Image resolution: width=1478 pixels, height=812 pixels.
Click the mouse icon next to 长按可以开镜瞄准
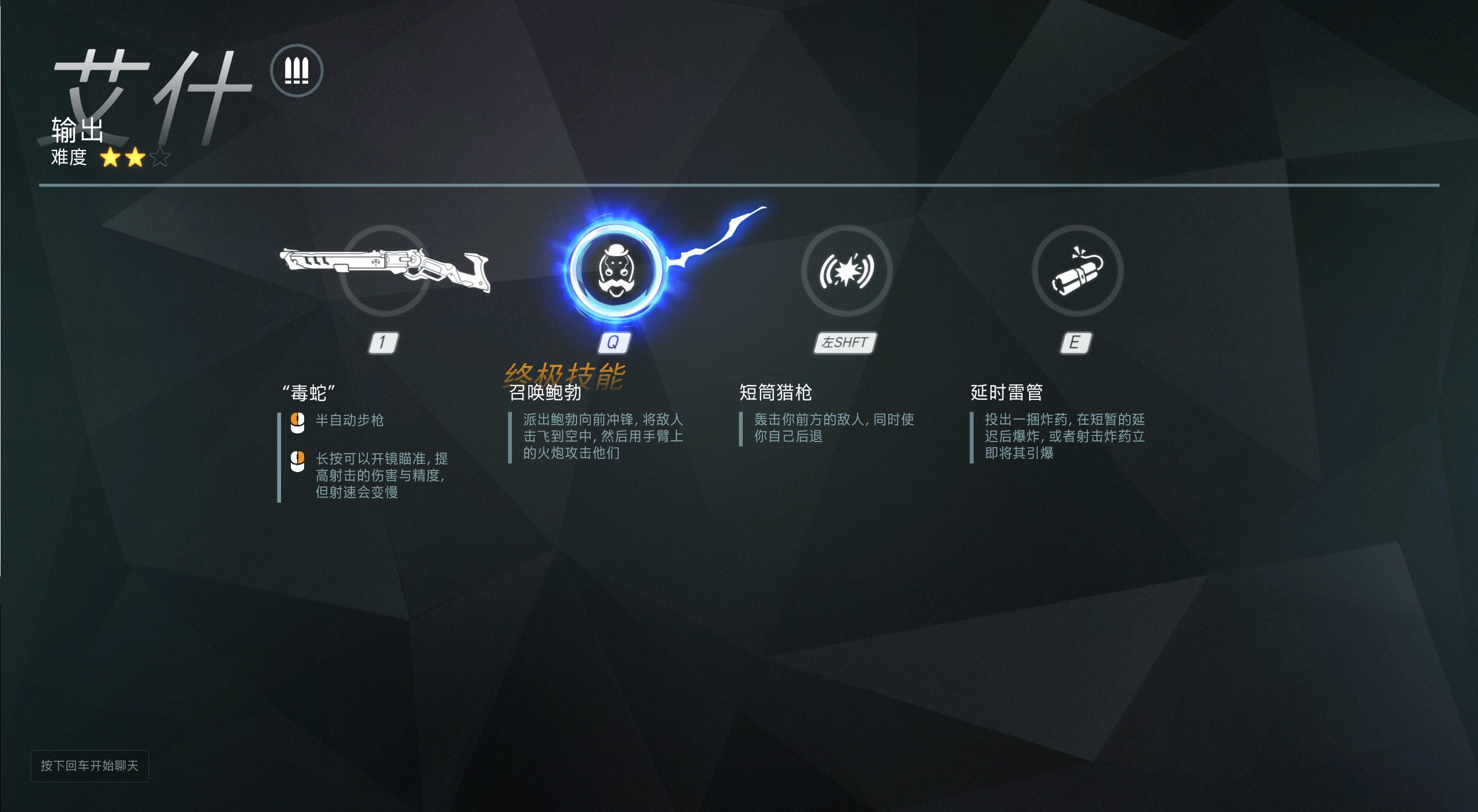pos(297,462)
